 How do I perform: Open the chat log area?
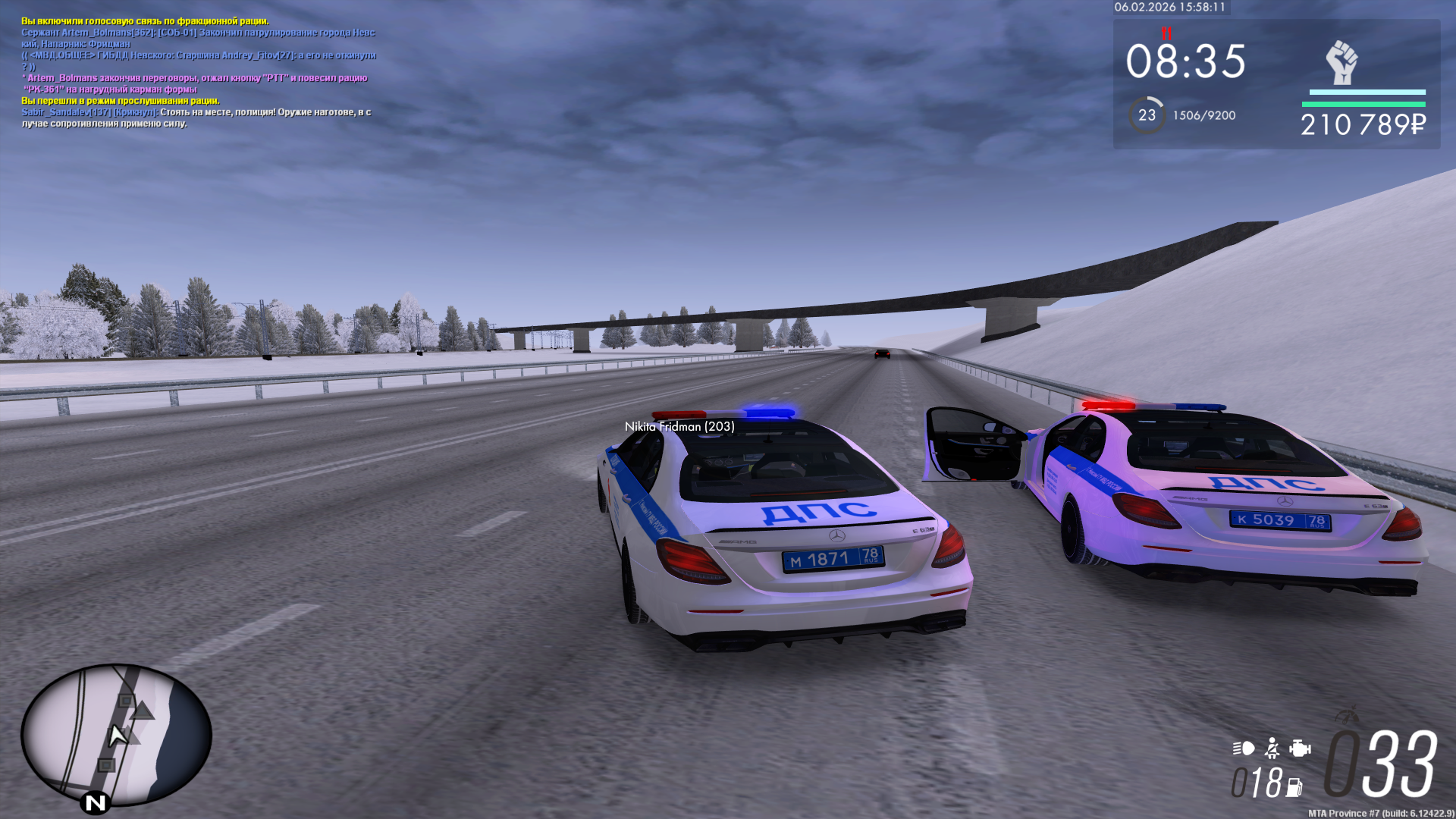199,72
